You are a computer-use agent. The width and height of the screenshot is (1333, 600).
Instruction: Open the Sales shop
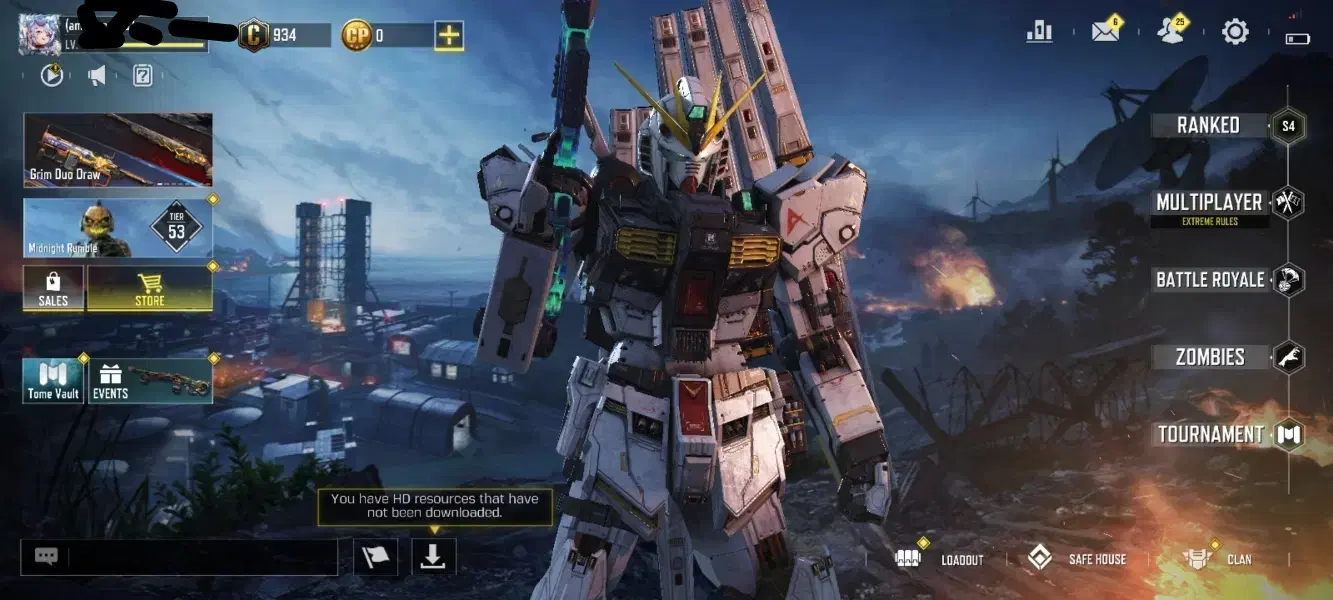tap(54, 289)
